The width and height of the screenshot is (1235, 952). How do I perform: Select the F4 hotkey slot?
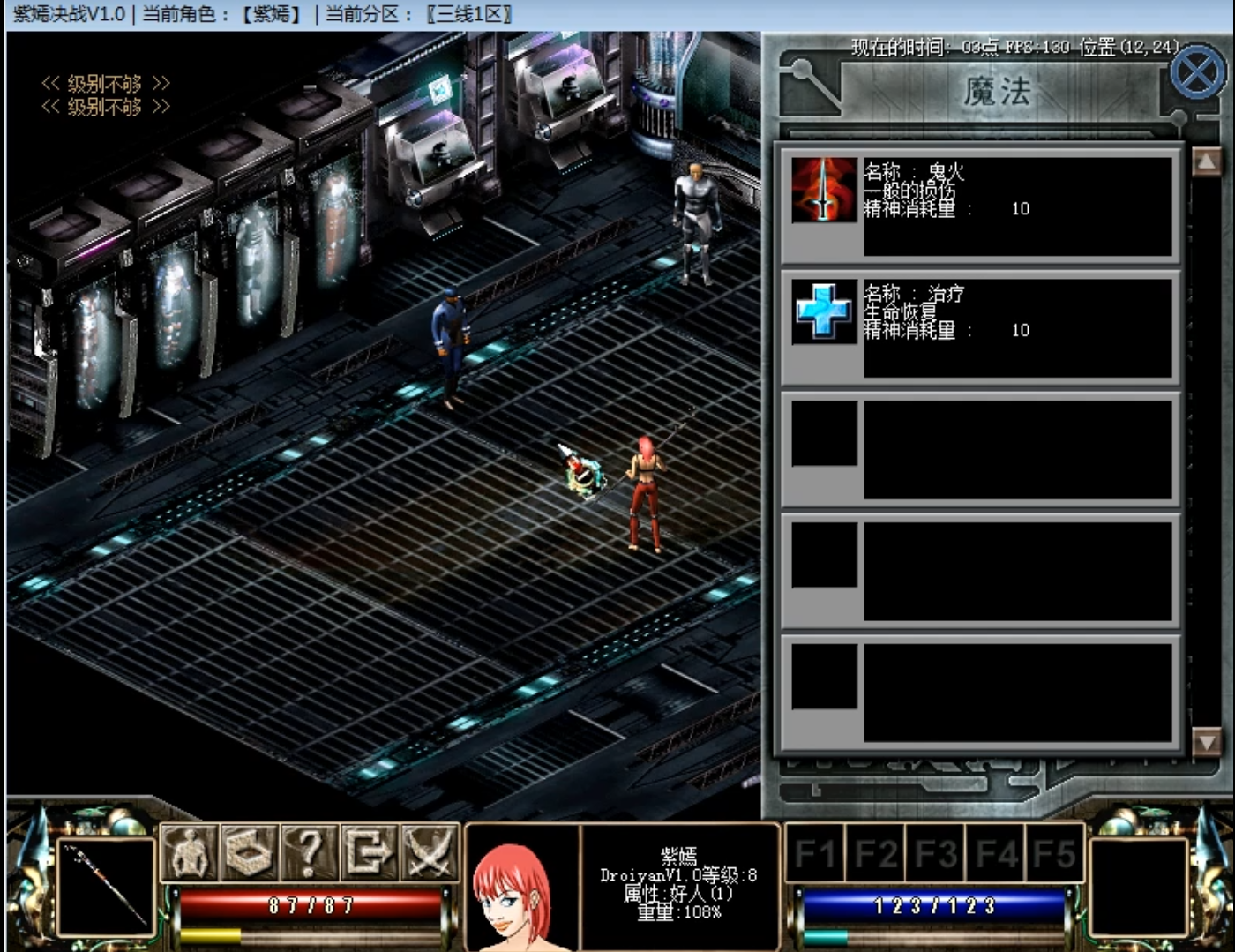995,854
